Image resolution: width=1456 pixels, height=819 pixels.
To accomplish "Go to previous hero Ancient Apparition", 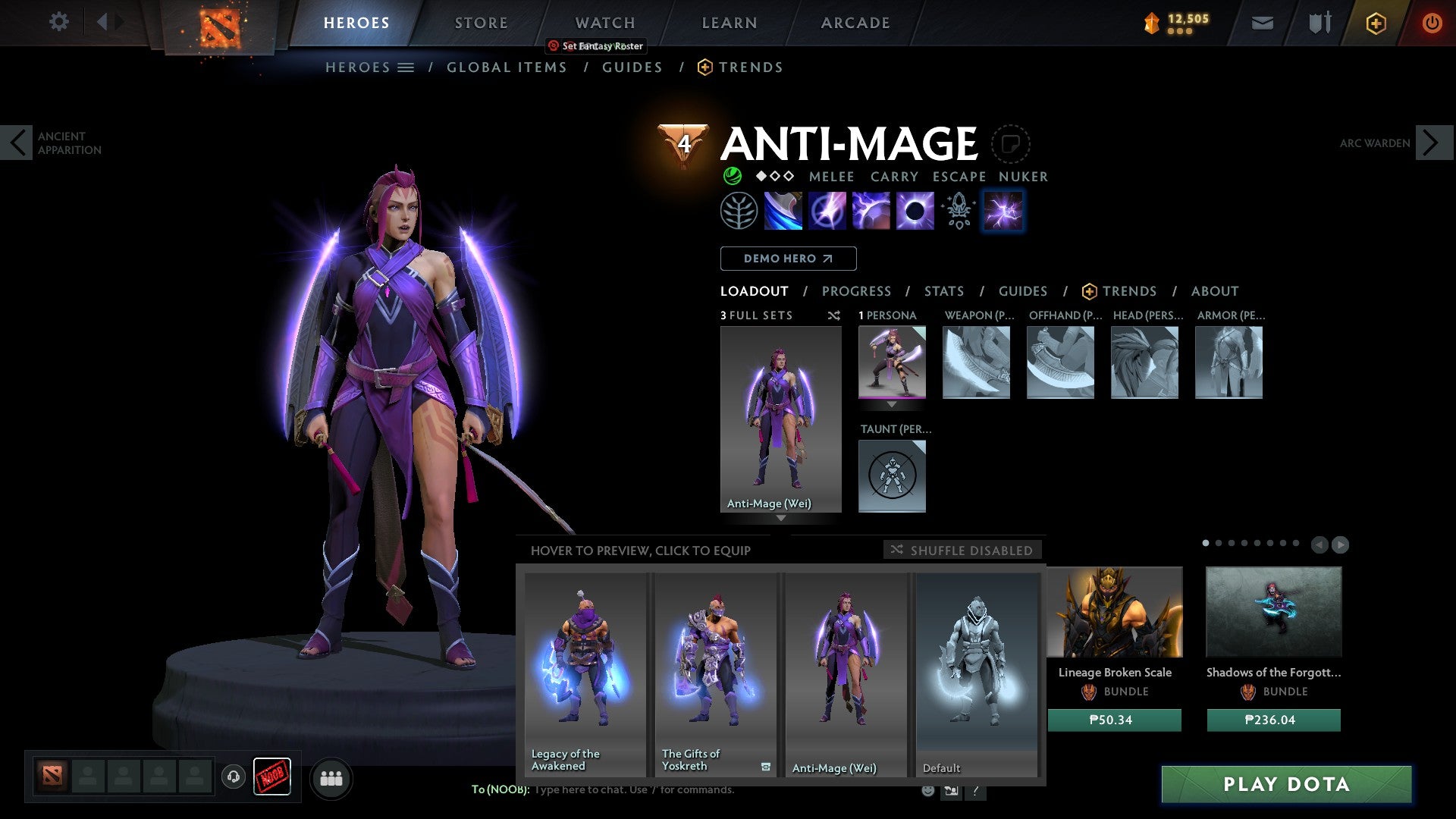I will [x=17, y=143].
